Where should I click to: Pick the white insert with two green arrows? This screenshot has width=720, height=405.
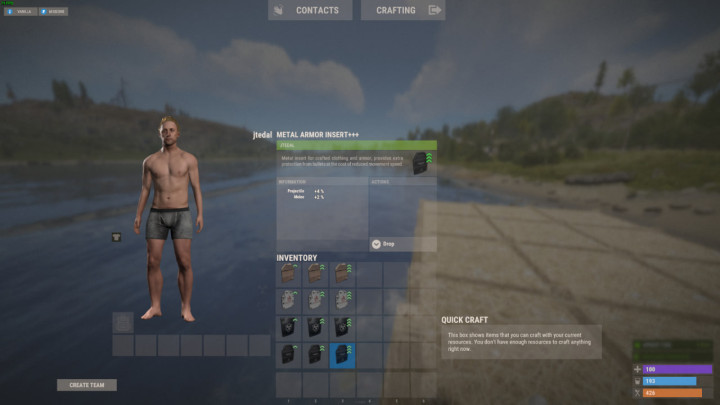coord(316,300)
